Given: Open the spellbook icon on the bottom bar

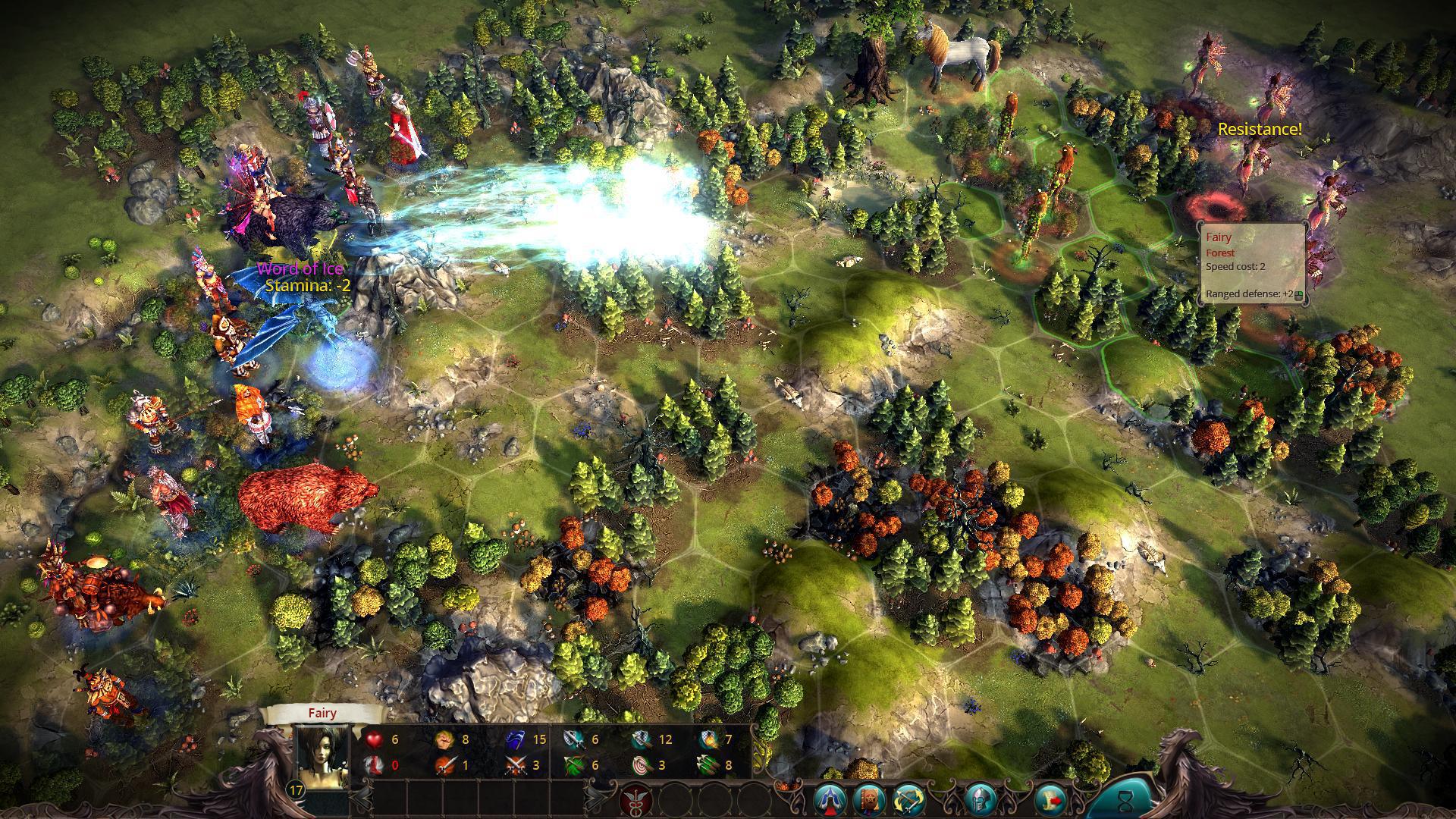Looking at the screenshot, I should pos(868,800).
